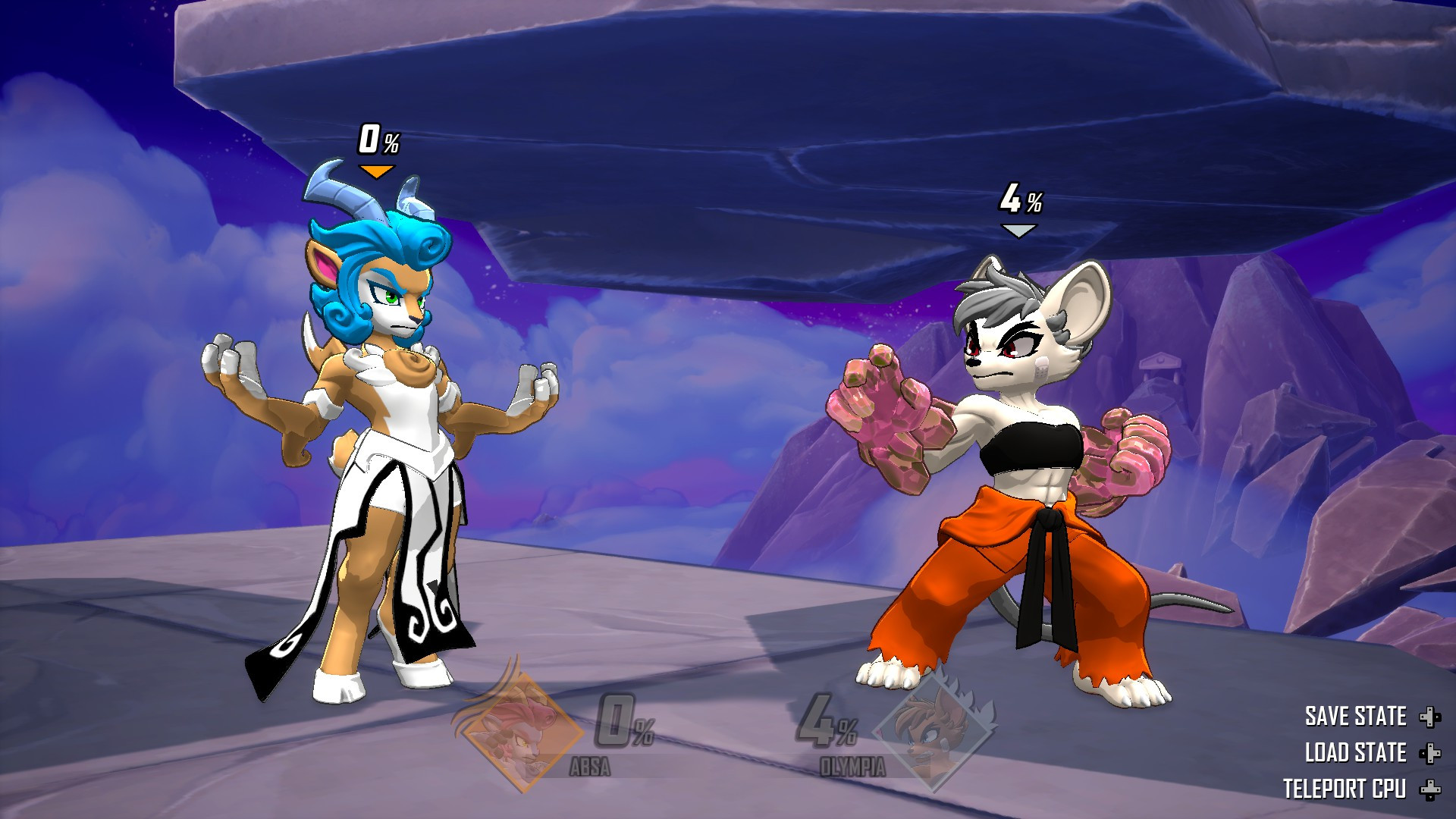The image size is (1456, 819).
Task: Click the LOAD STATE label
Action: coord(1357,754)
